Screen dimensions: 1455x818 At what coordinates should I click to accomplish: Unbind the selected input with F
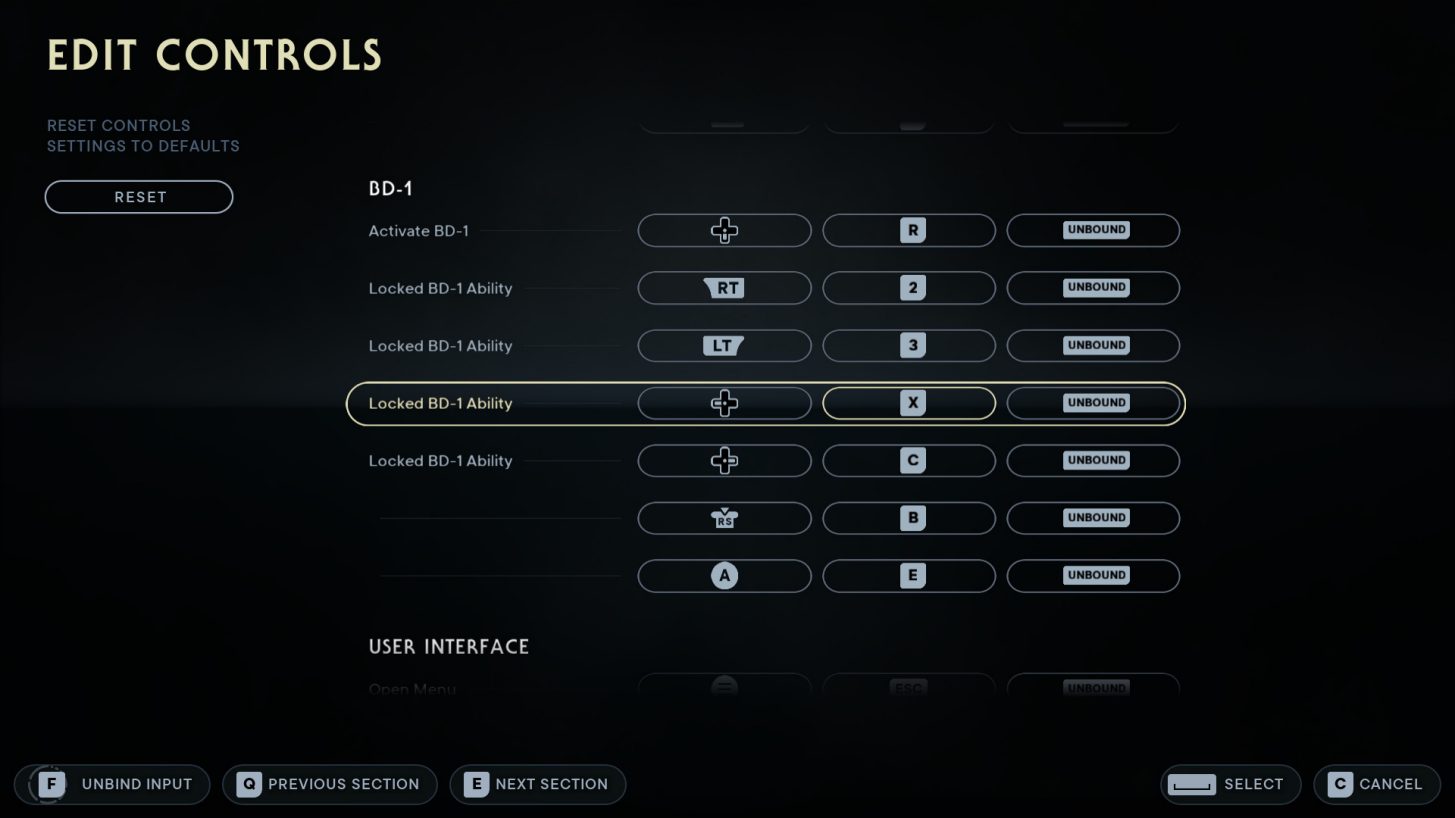(x=110, y=784)
